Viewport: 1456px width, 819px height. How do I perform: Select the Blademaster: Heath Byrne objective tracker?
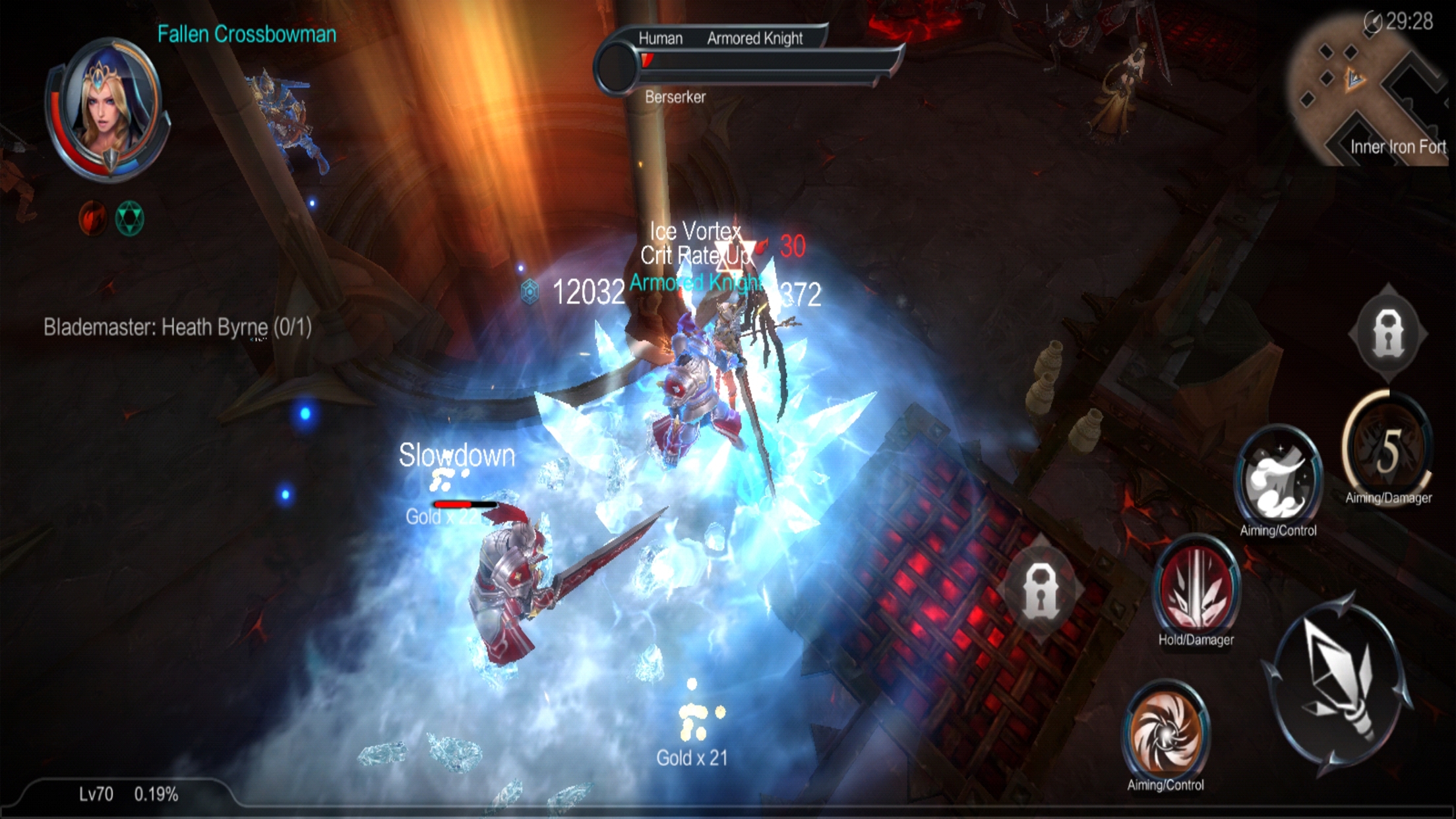click(x=177, y=327)
